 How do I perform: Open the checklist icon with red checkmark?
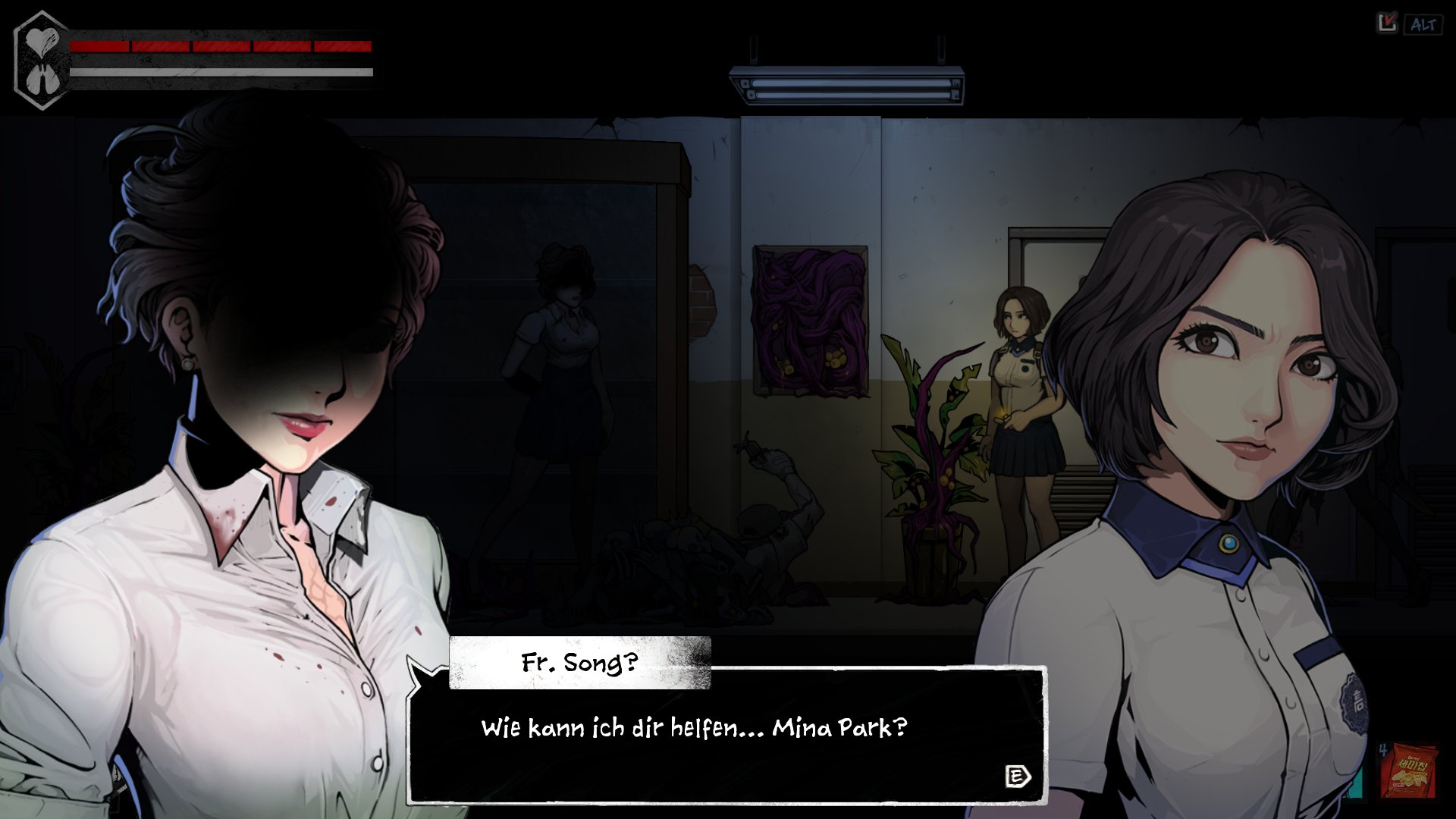tap(1387, 24)
